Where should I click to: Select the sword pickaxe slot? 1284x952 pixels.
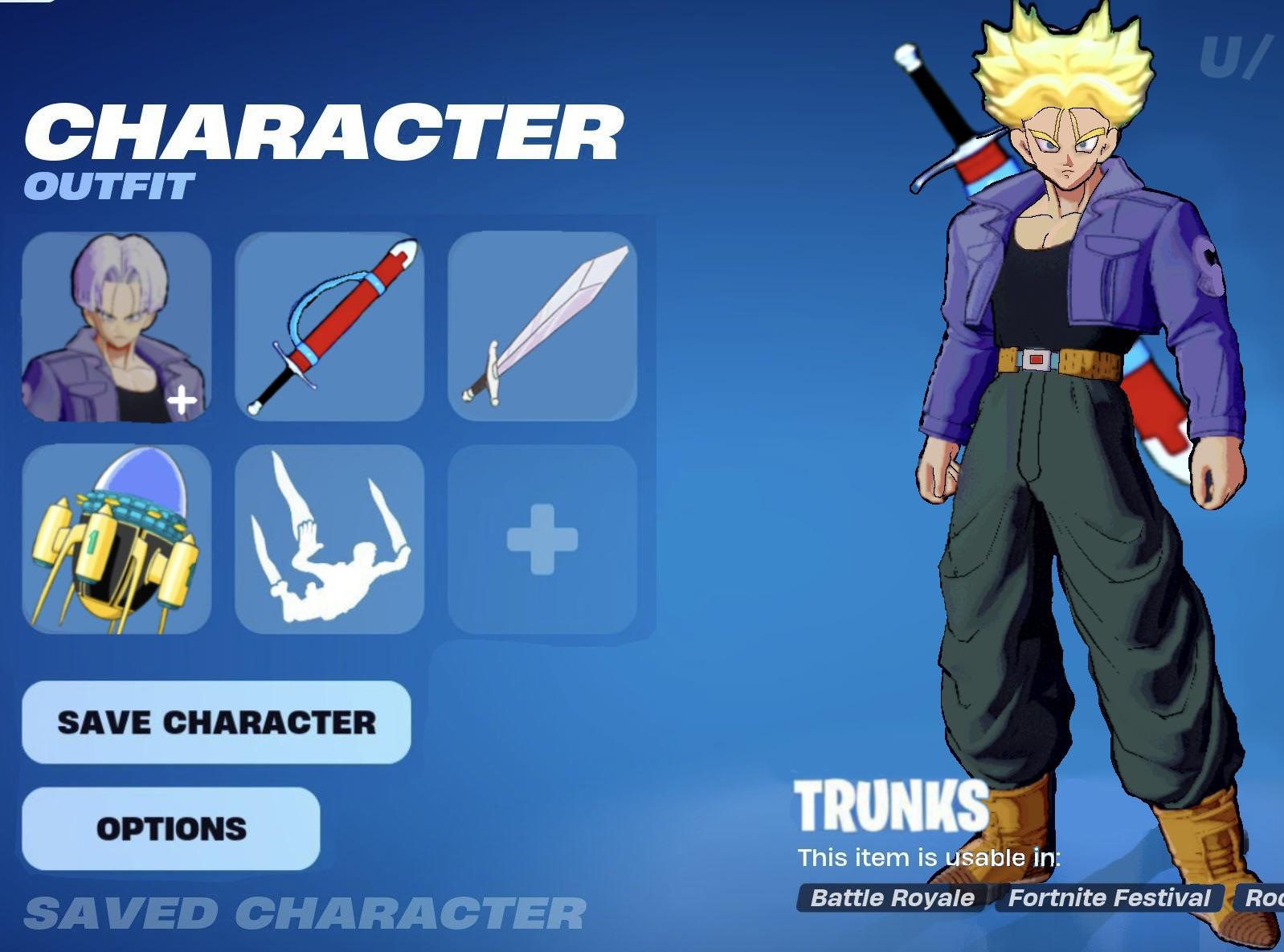pyautogui.click(x=542, y=325)
